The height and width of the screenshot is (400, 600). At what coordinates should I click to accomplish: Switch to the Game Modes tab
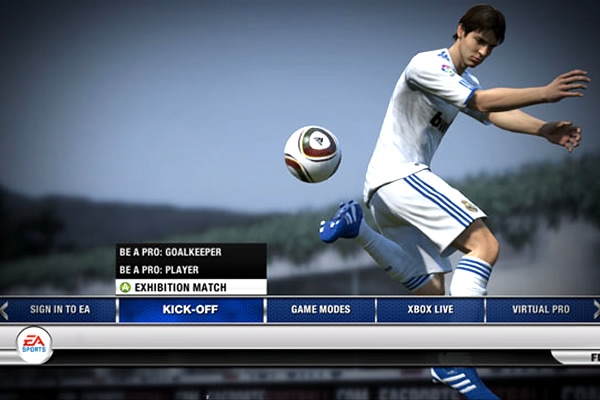pos(320,310)
